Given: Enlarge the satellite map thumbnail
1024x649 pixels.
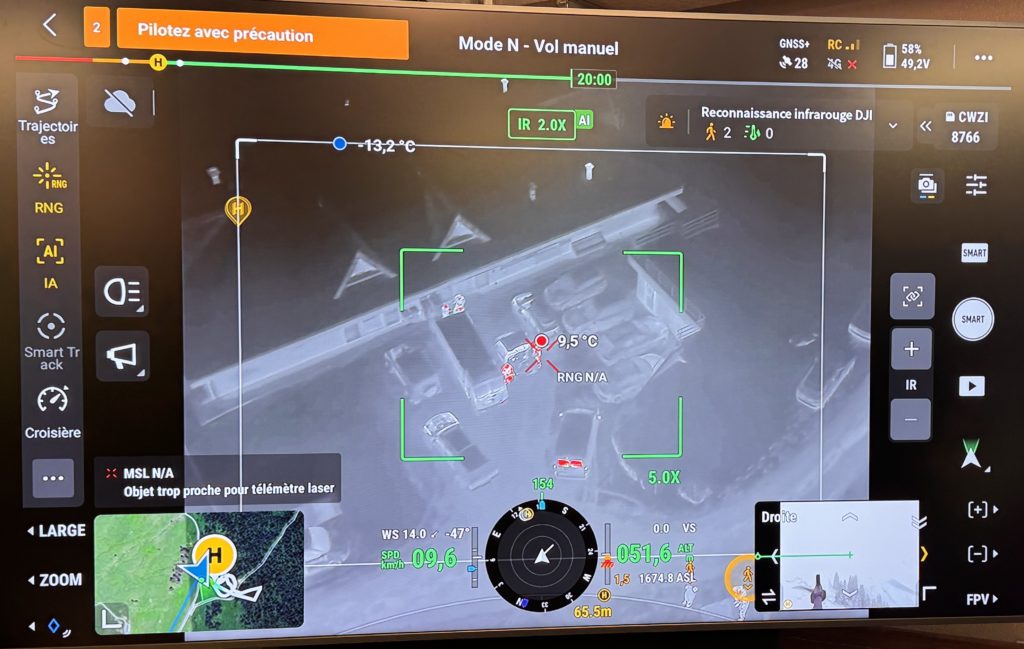Looking at the screenshot, I should tap(198, 570).
